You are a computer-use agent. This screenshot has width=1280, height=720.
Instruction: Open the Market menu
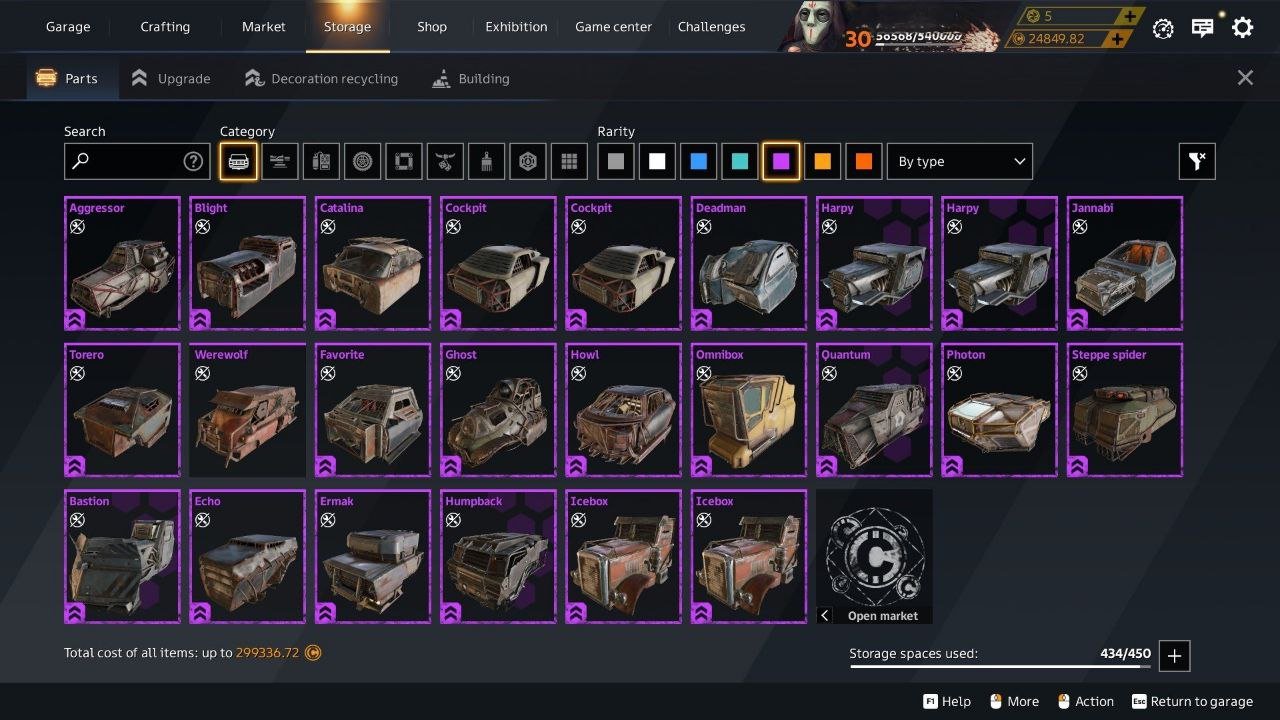coord(264,27)
